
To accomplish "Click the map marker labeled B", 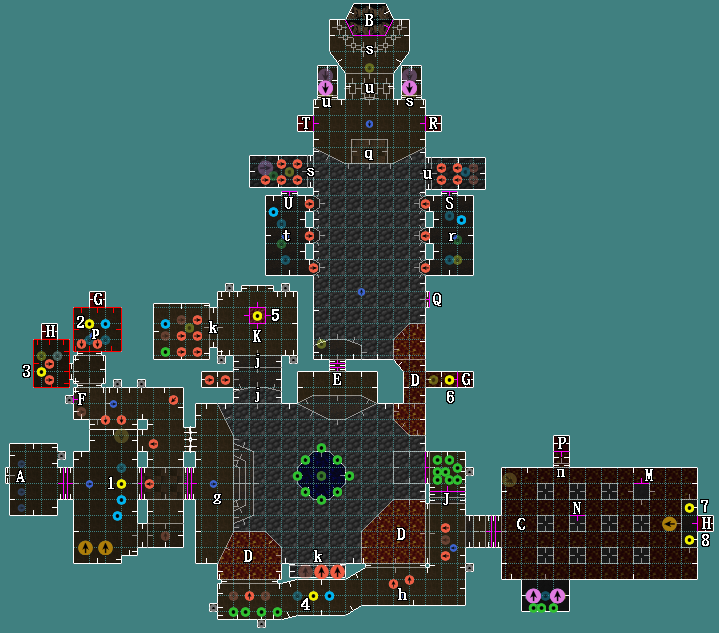I will click(x=369, y=20).
